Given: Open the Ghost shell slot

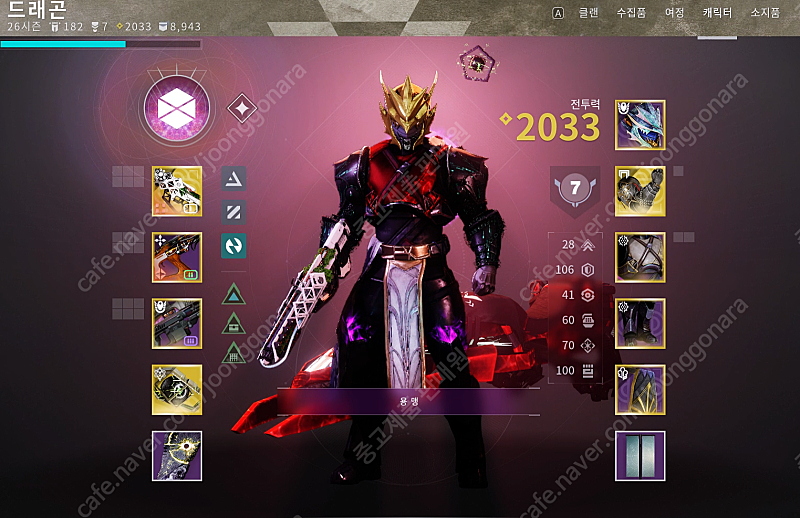Looking at the screenshot, I should (x=177, y=389).
